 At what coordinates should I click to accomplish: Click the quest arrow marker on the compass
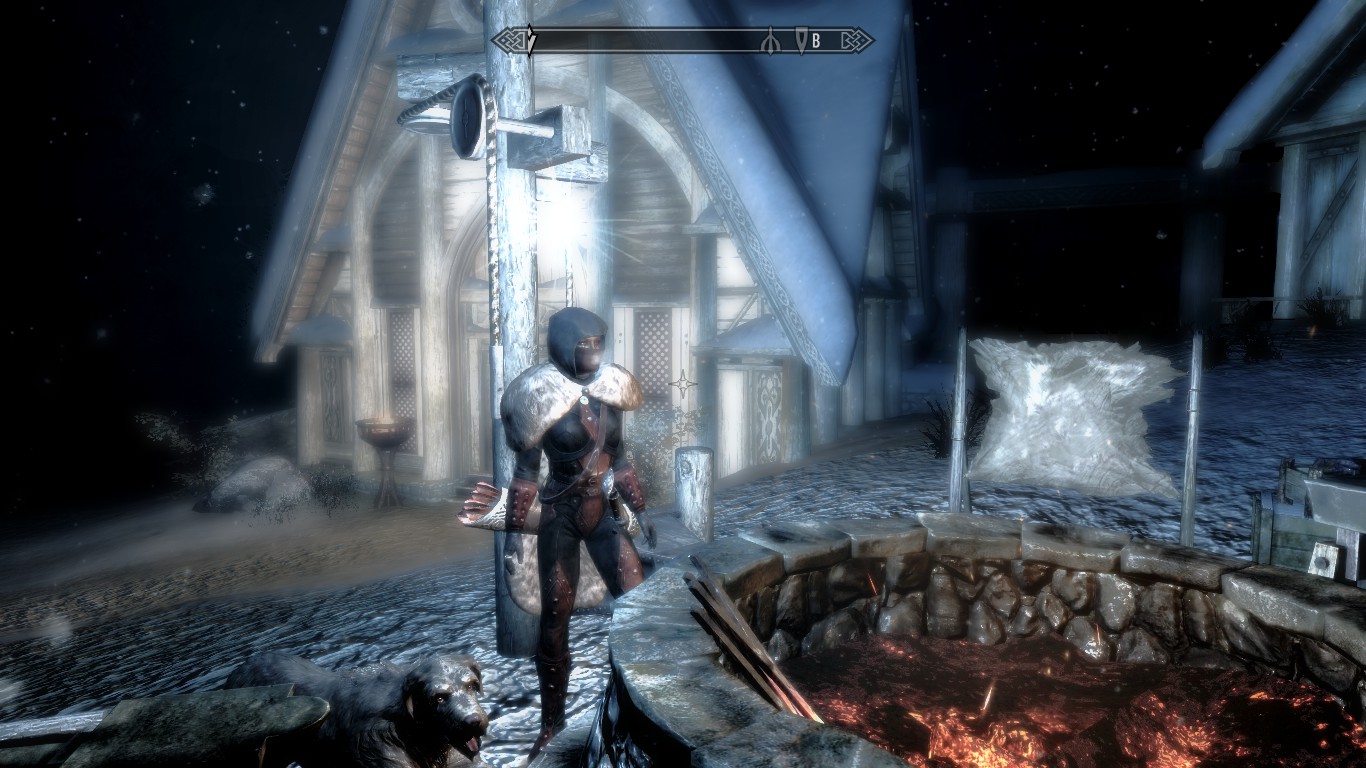(532, 40)
